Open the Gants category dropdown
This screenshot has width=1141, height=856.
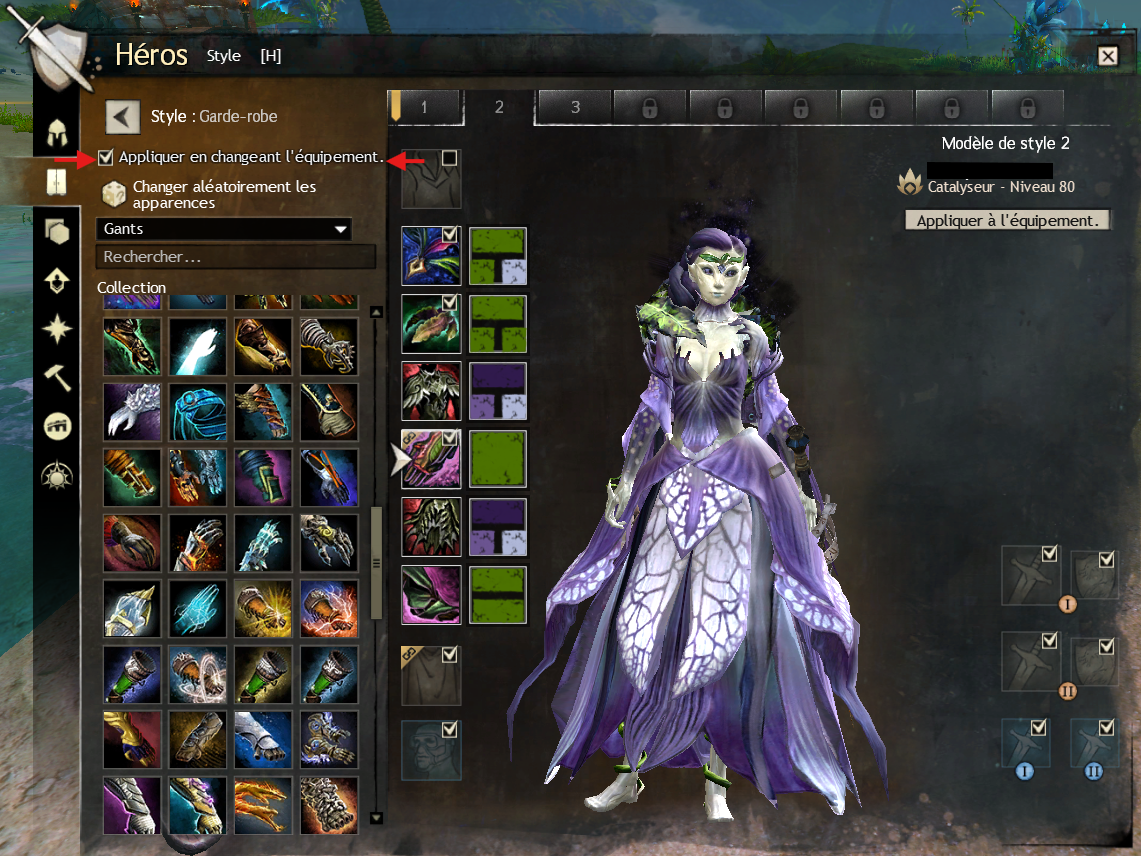coord(224,229)
